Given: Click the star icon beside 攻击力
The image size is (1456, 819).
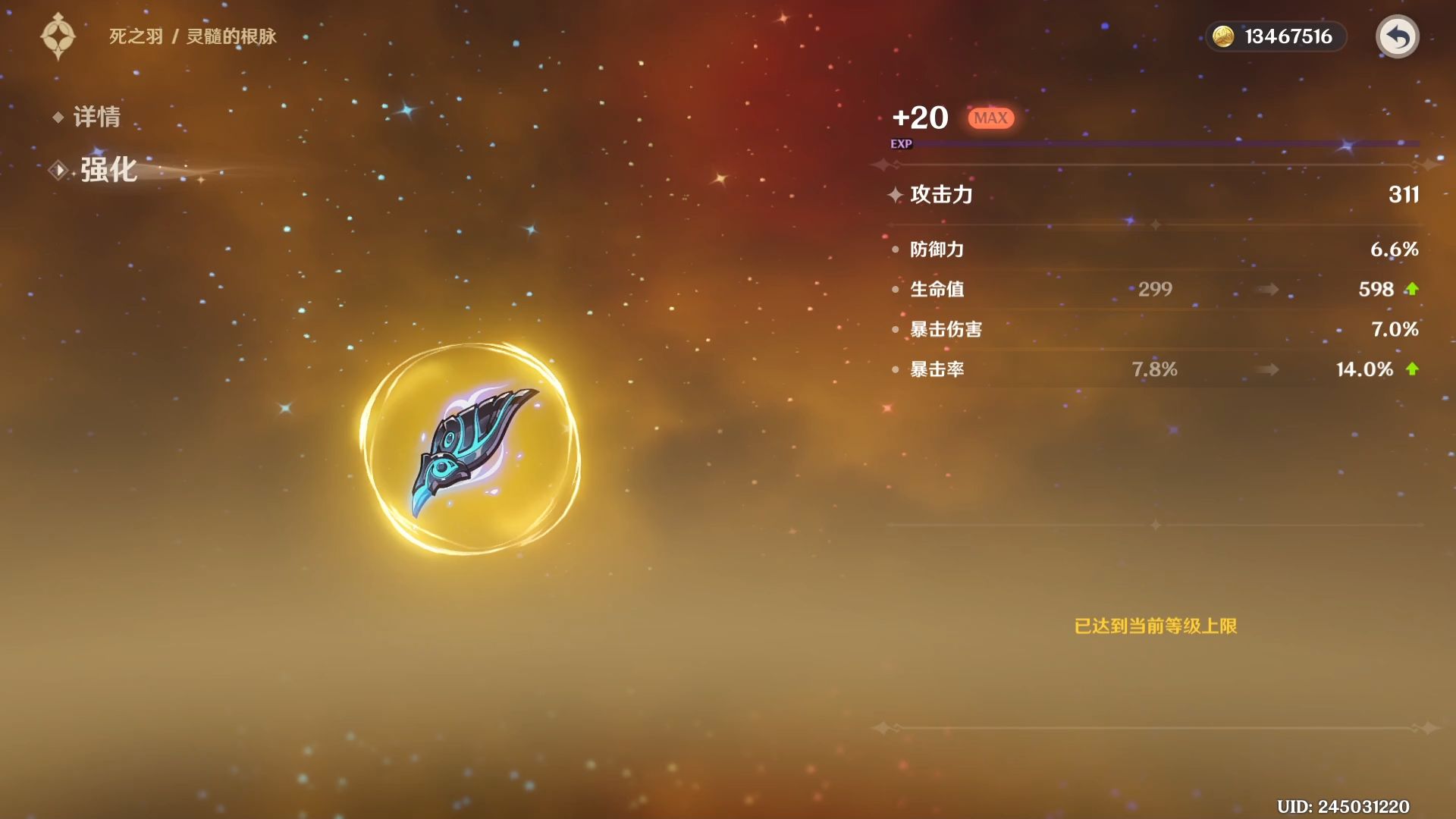Looking at the screenshot, I should click(x=896, y=194).
